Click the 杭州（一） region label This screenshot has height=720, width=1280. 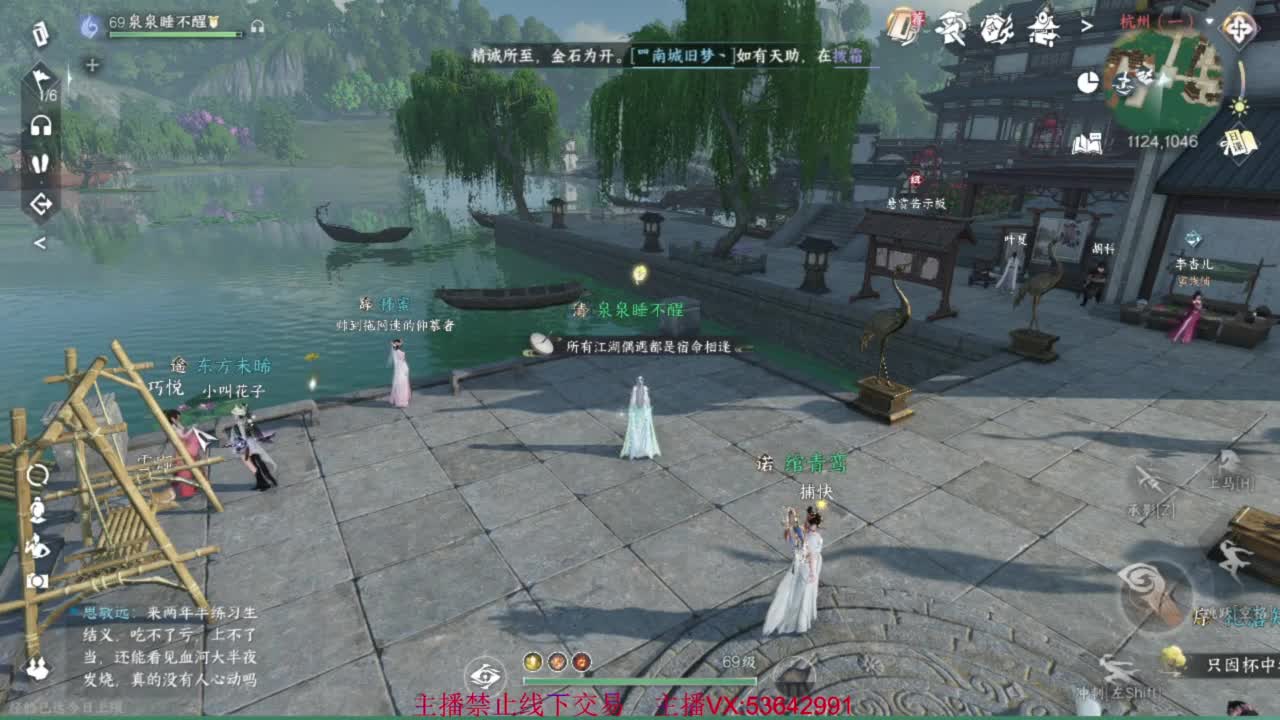pos(1156,21)
